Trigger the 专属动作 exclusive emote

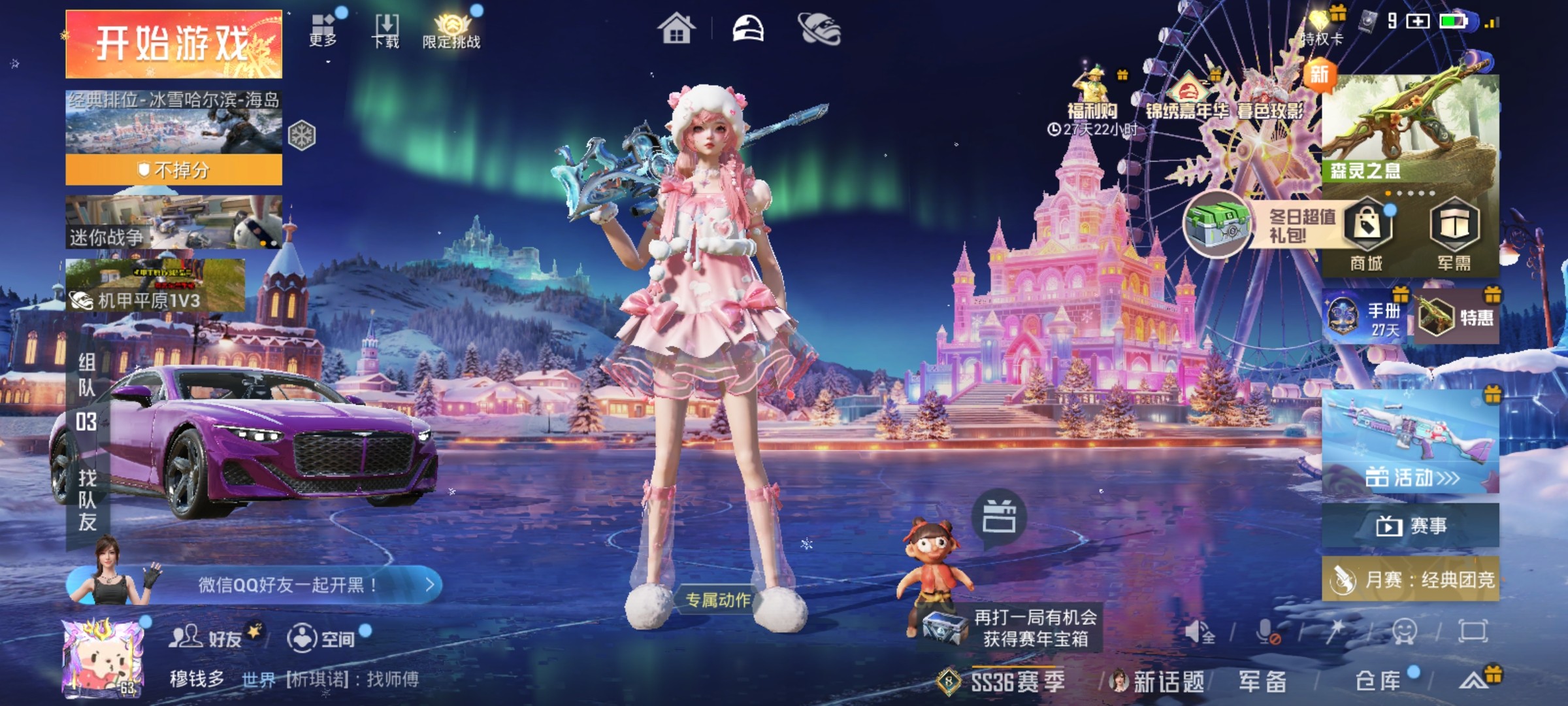coord(717,599)
